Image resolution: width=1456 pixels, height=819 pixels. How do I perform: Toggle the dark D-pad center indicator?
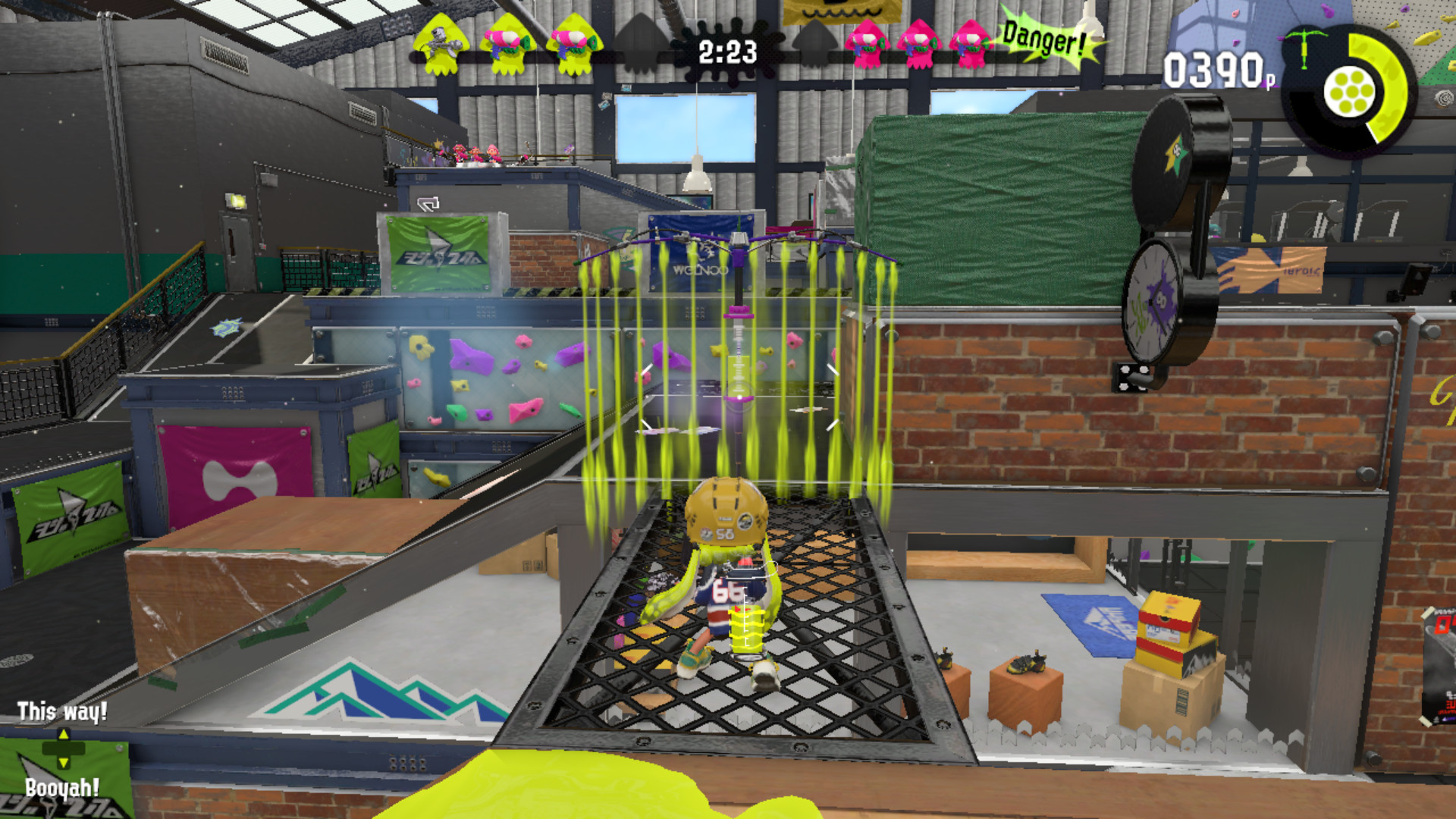(64, 748)
